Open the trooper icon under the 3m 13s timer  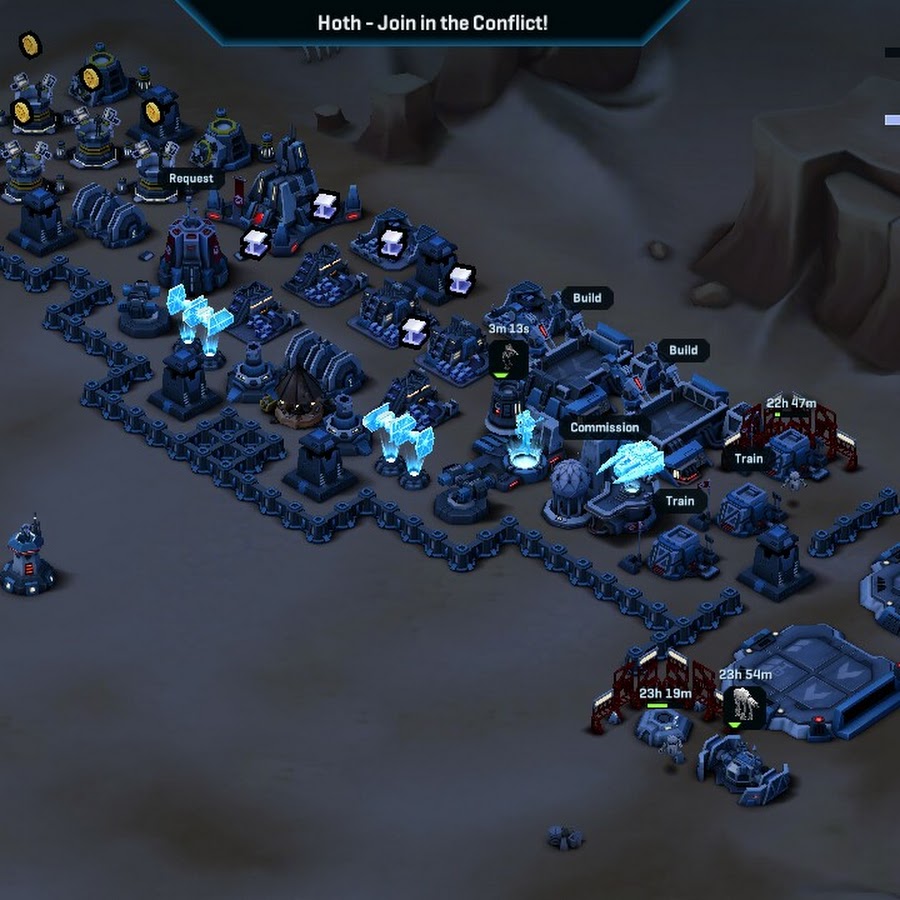pos(509,357)
